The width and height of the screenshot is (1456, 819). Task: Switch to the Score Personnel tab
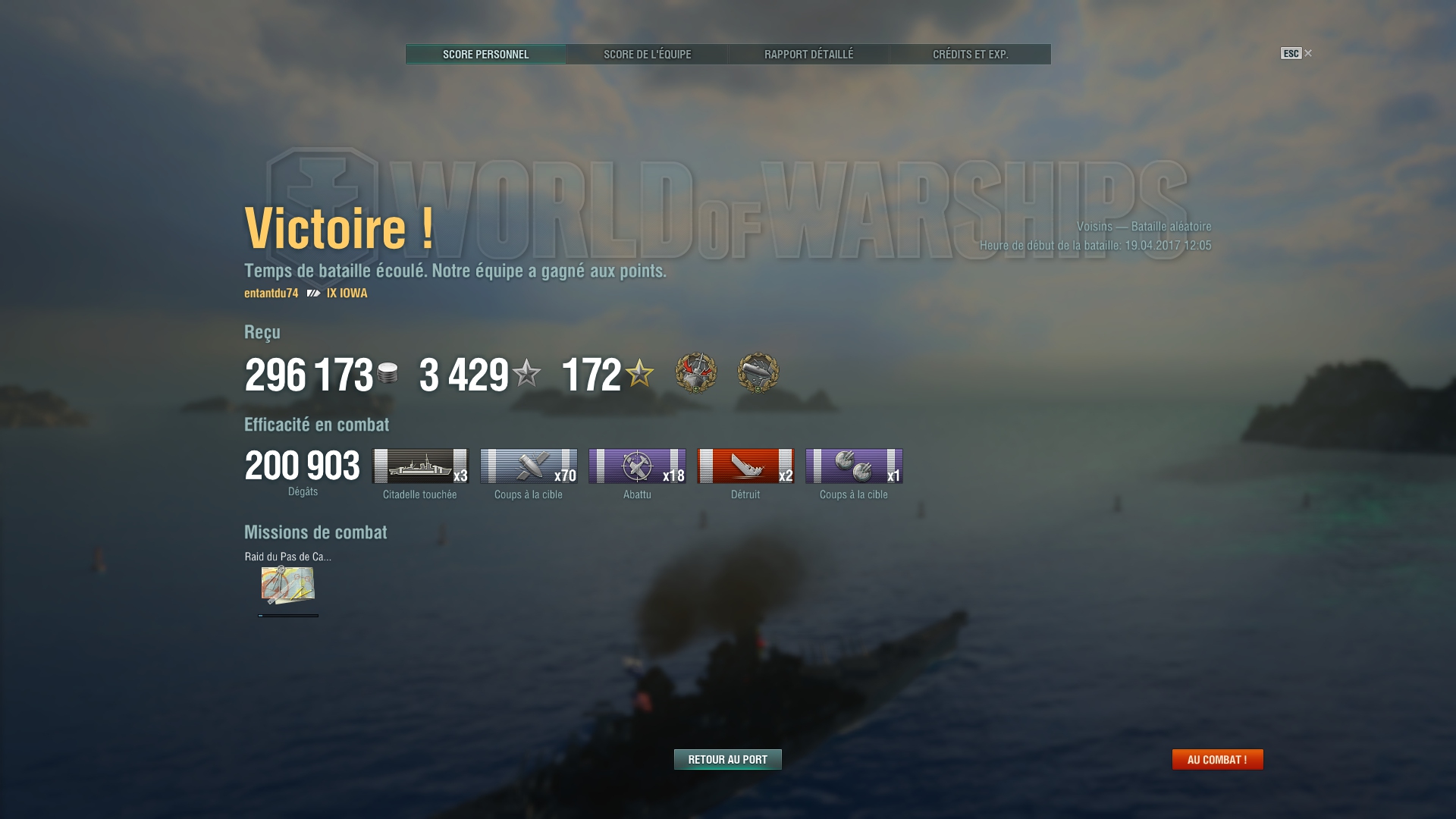pyautogui.click(x=485, y=55)
